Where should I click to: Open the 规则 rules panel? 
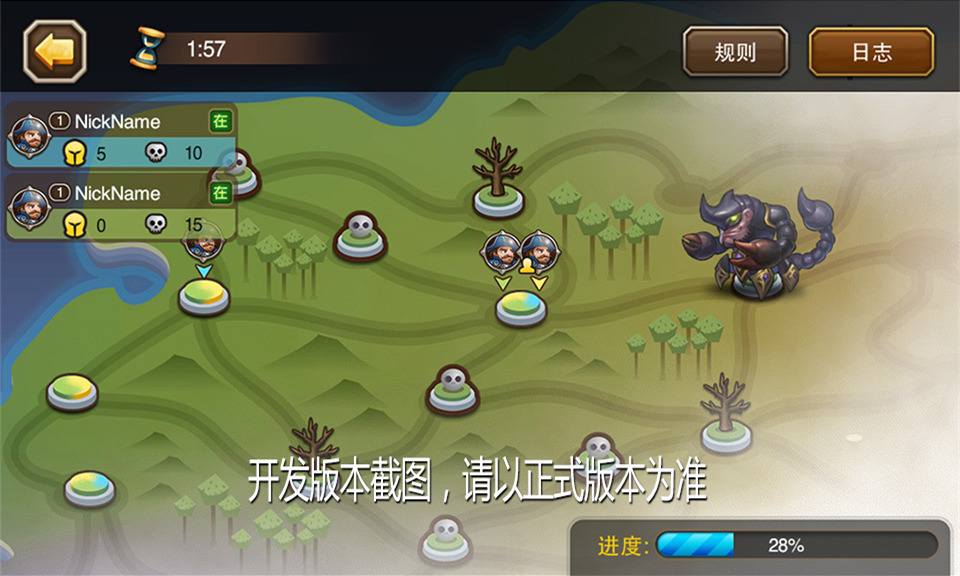735,52
